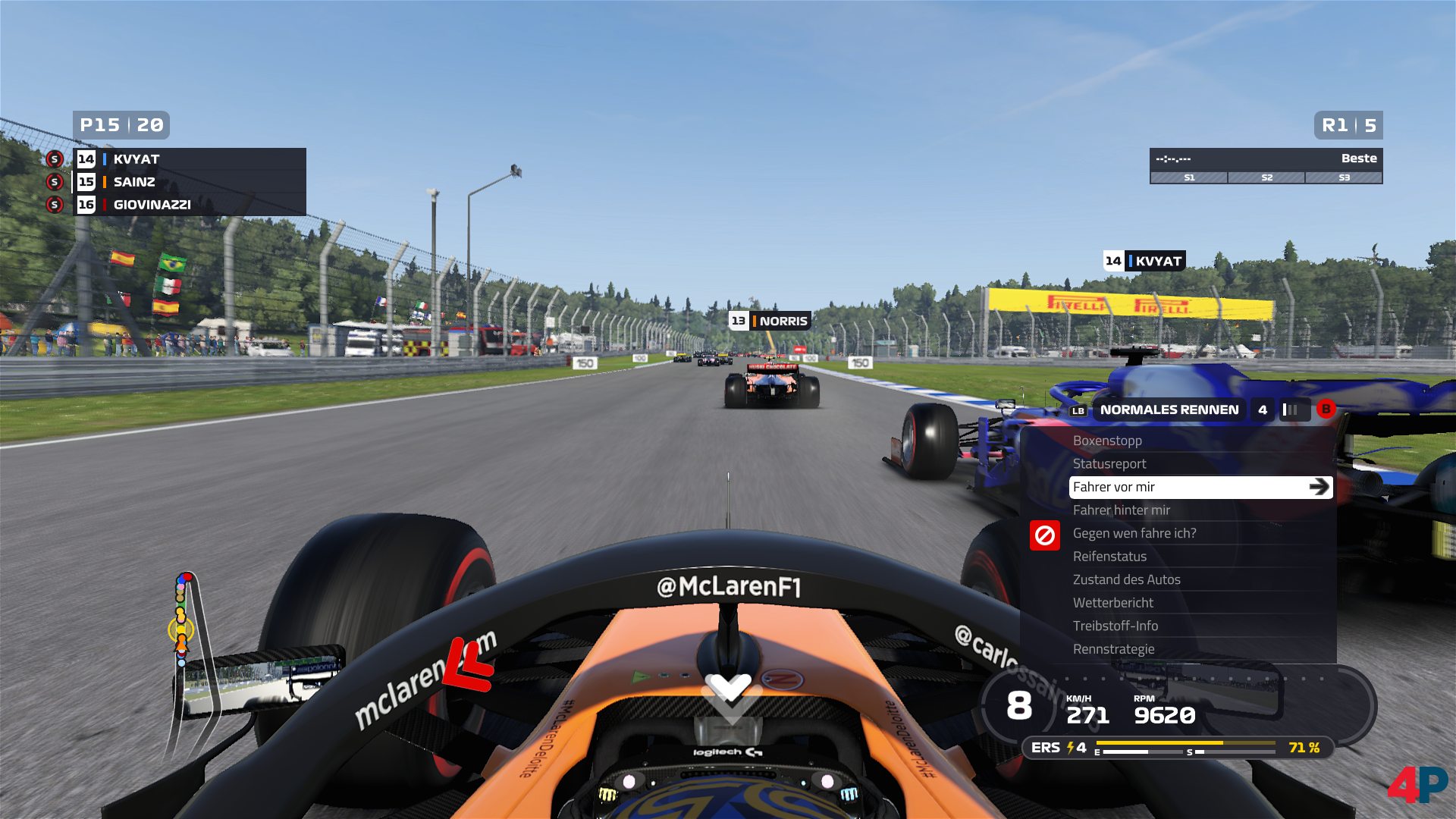Select Kvyat in the position list

(x=136, y=159)
